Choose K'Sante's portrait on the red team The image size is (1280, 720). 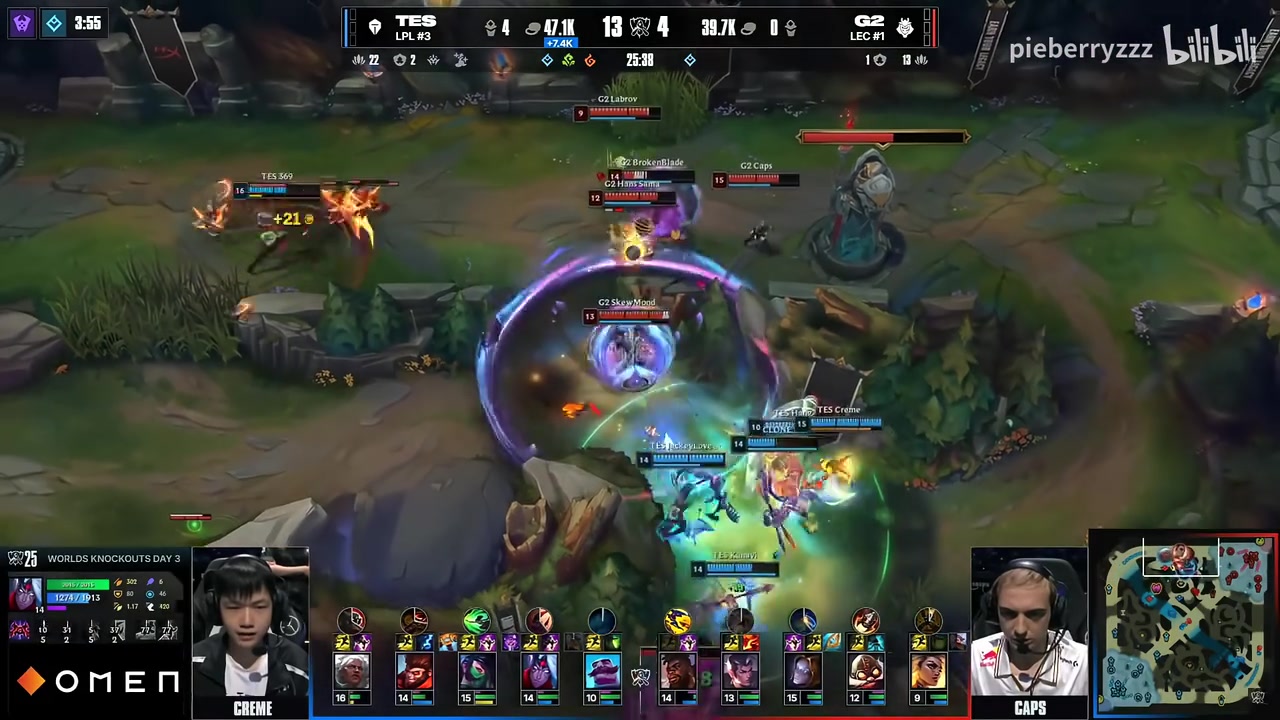click(678, 669)
